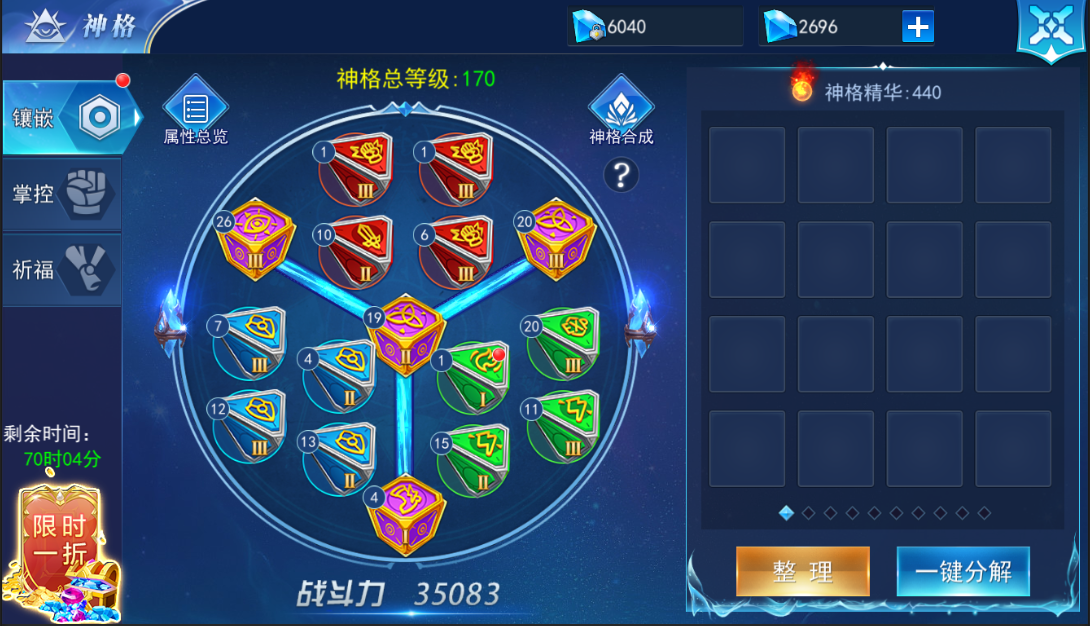Open 神格合成 synthesis
The image size is (1090, 626).
pyautogui.click(x=621, y=112)
